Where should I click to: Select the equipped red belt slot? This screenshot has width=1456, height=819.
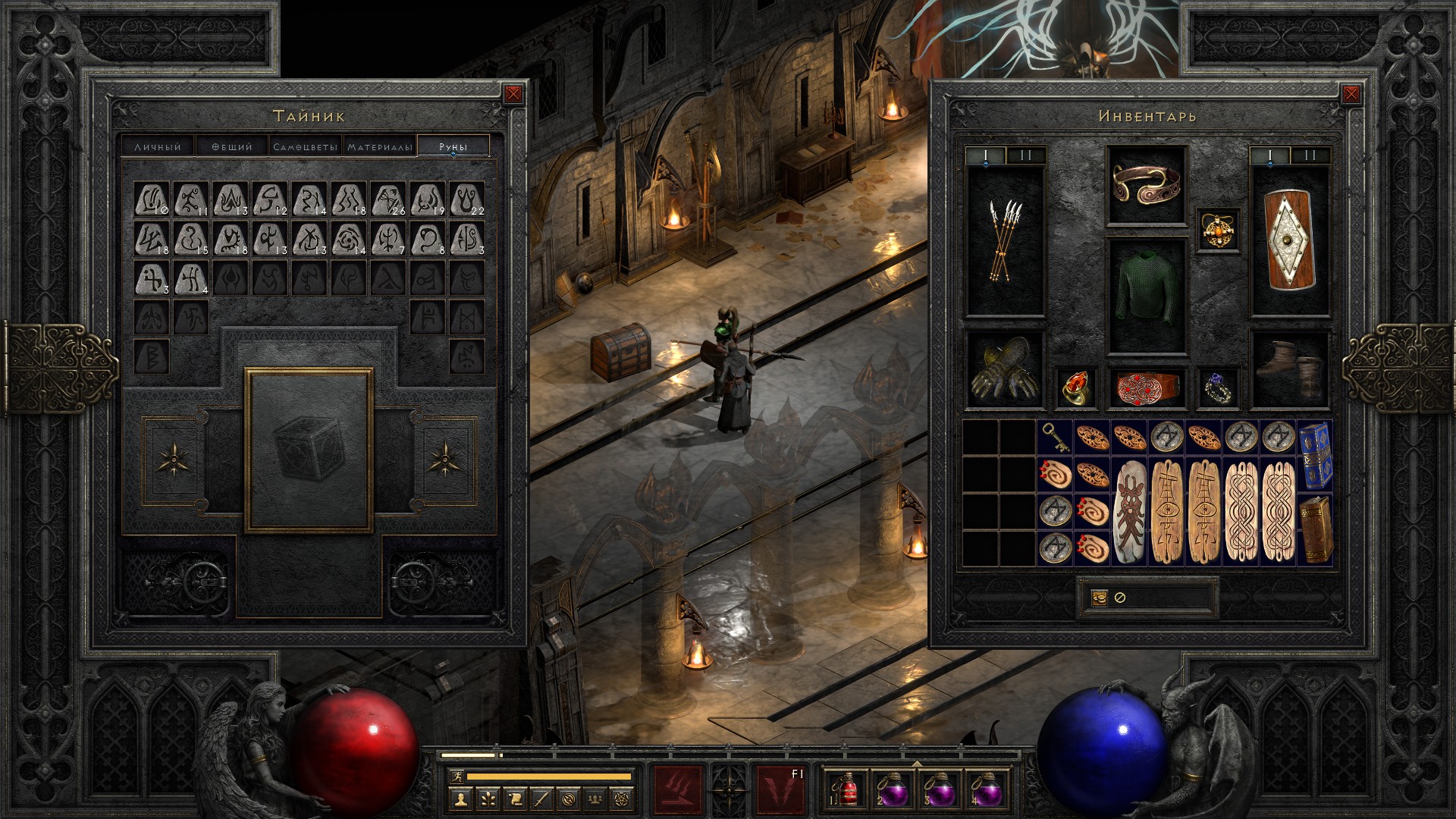[x=1147, y=387]
